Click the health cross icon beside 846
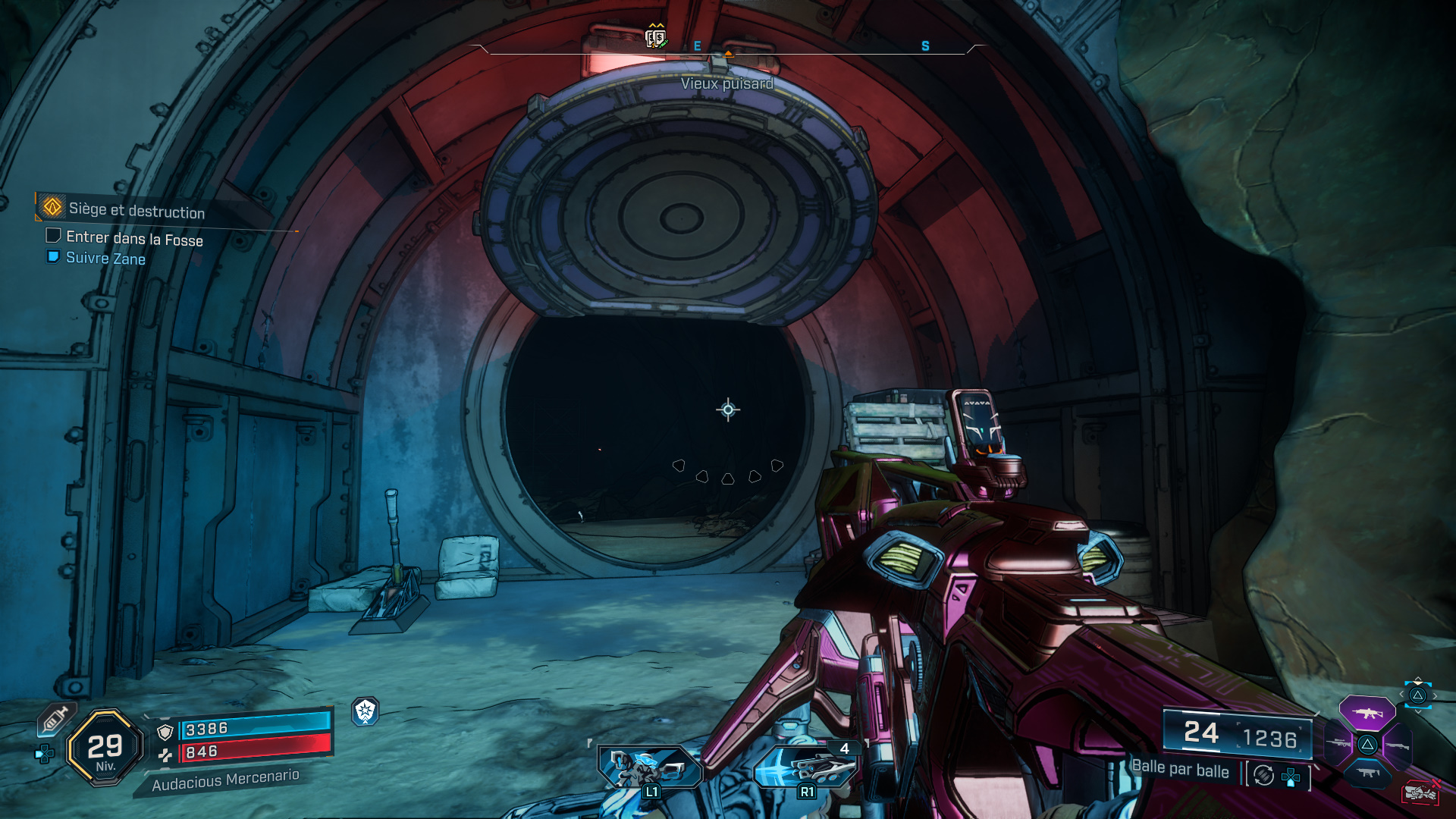 166,754
